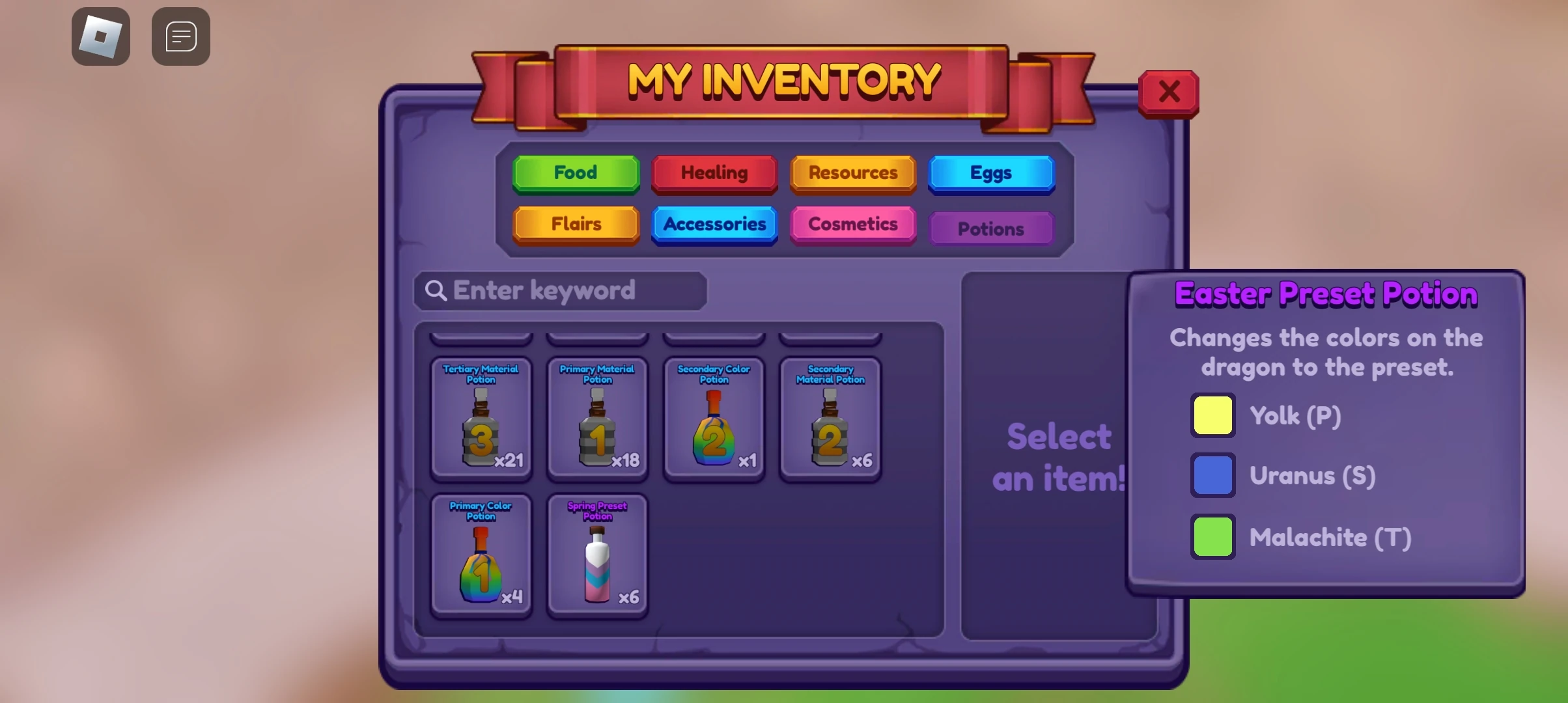Select the Potions category
This screenshot has width=1568, height=703.
pyautogui.click(x=992, y=228)
